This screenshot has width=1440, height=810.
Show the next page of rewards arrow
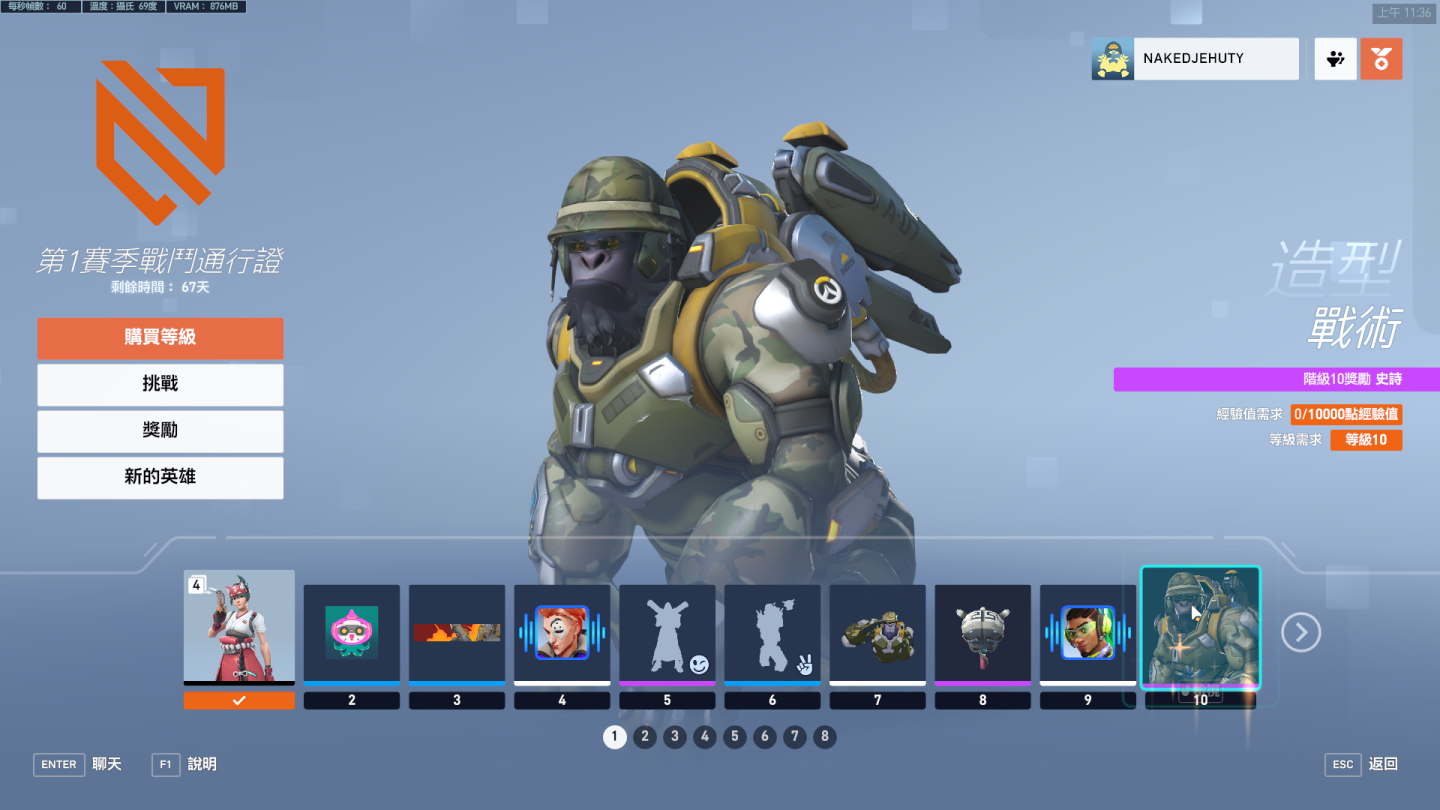[1301, 632]
